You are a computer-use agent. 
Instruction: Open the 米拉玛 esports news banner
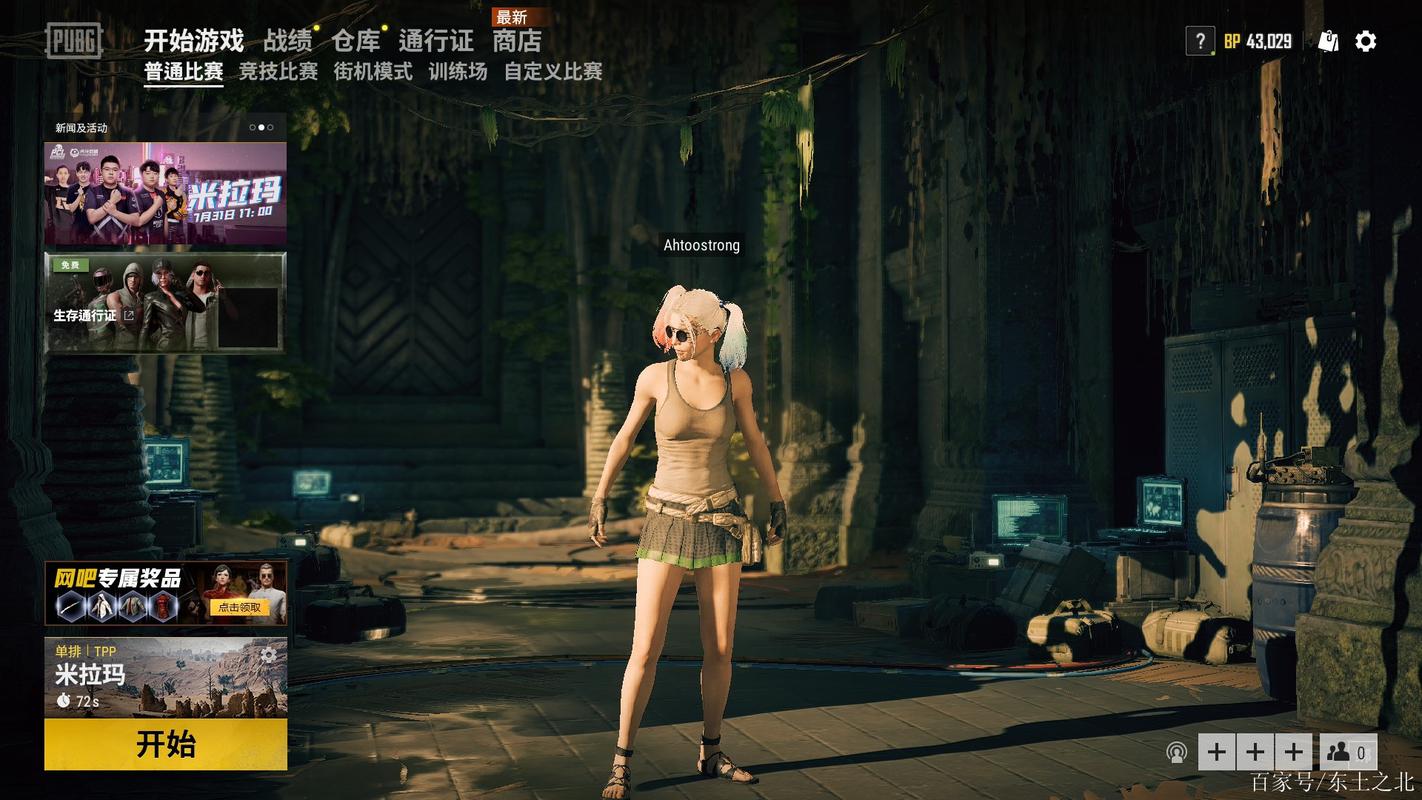(165, 193)
